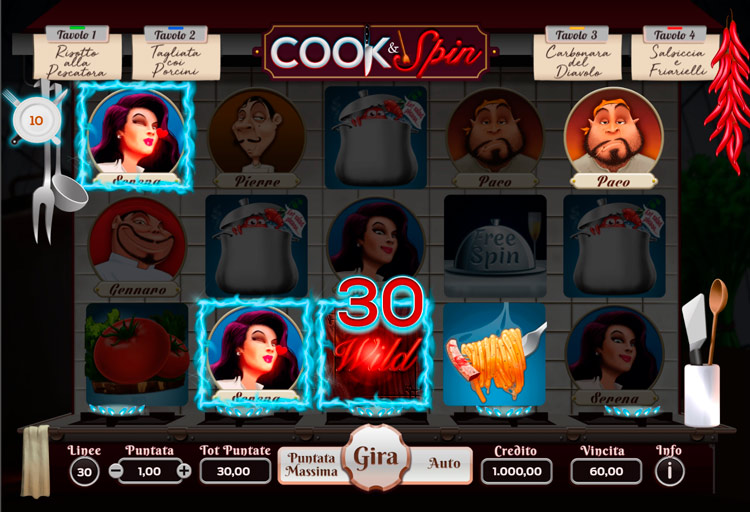
Task: Spin the reels with the Gira button
Action: [375, 460]
